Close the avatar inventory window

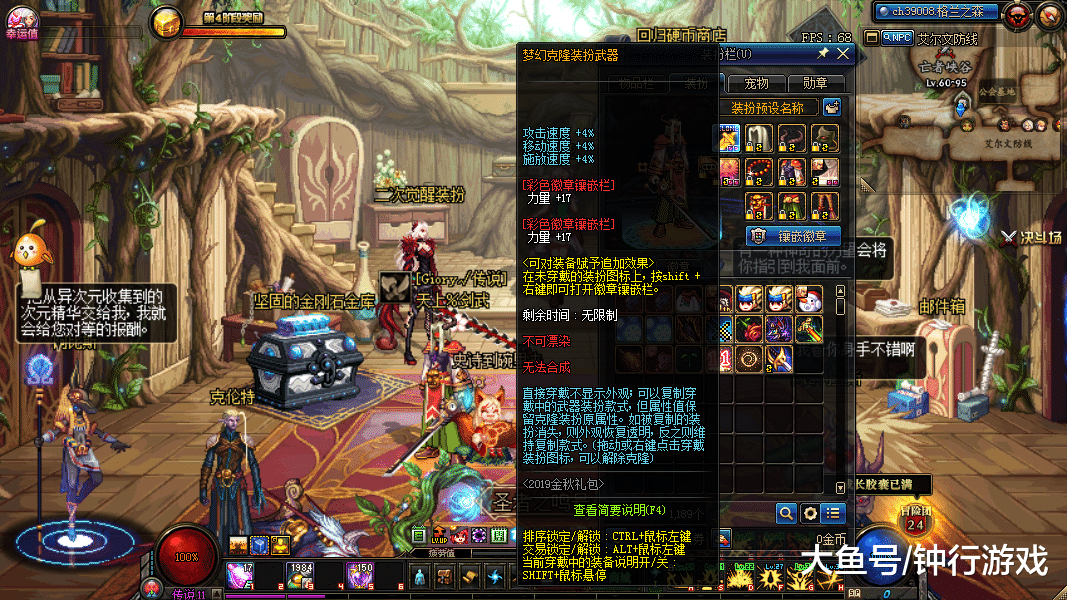843,53
